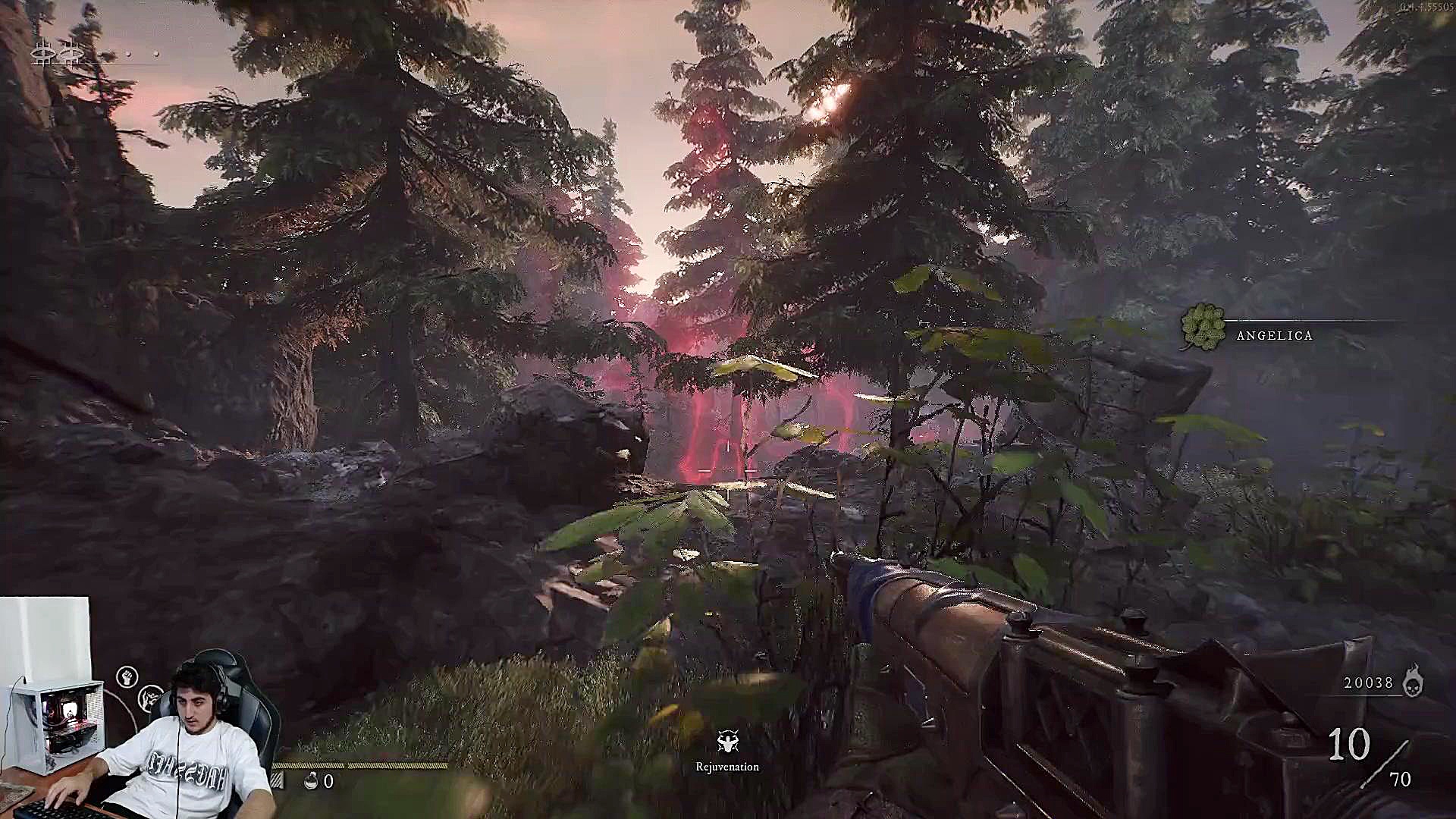
Task: Activate the raised fist ability icon
Action: tap(127, 676)
